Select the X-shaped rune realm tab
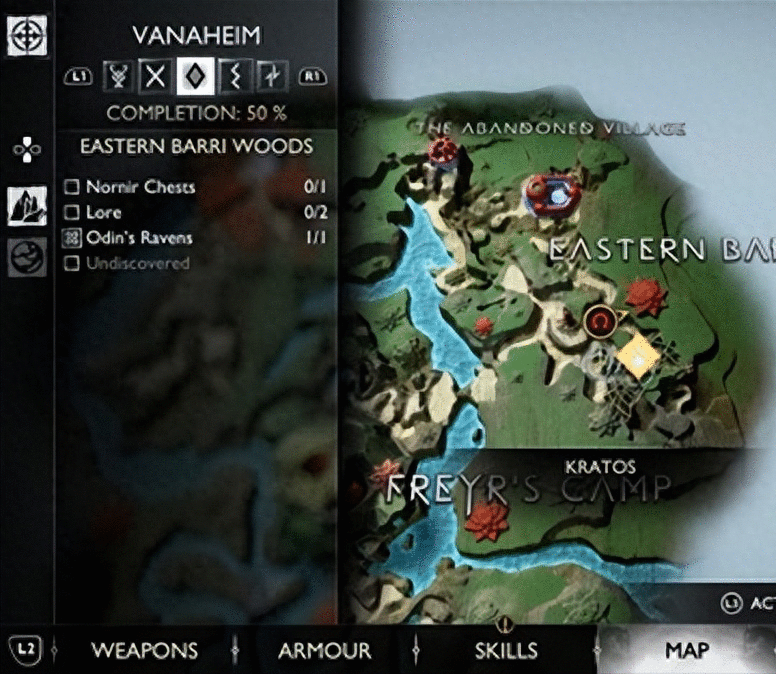776x674 pixels. [x=154, y=75]
